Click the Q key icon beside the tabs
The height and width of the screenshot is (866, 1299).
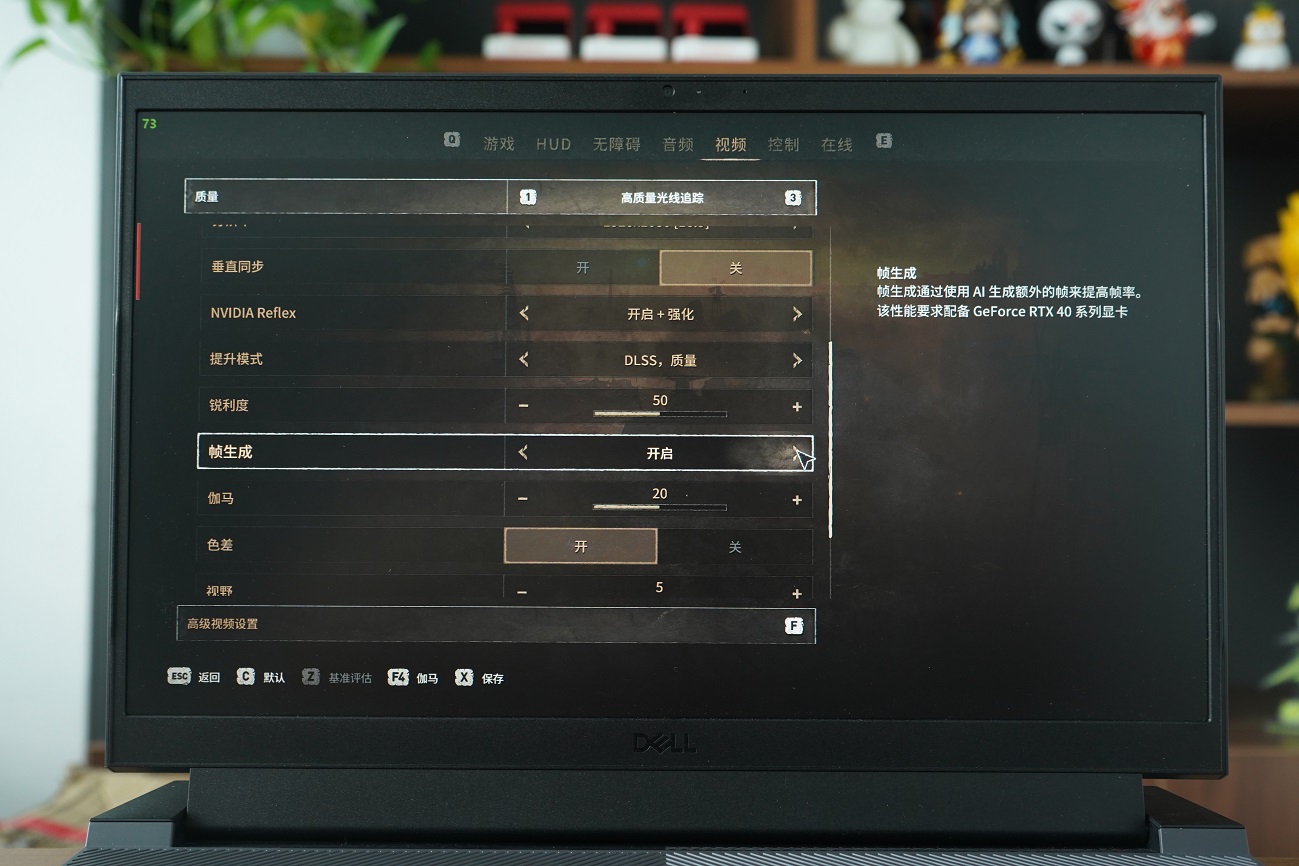(451, 141)
